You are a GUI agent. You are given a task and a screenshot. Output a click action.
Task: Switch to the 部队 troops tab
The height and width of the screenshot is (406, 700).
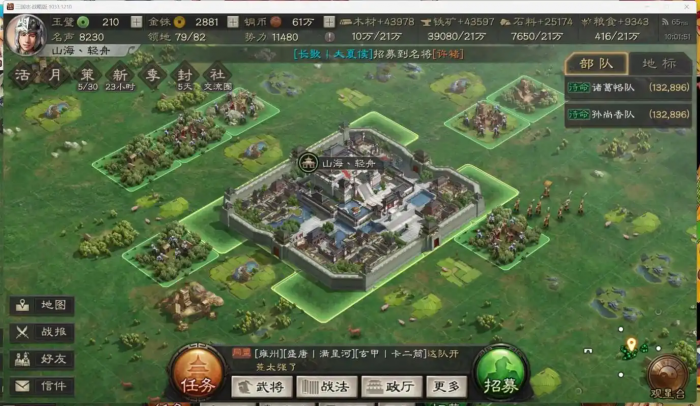[596, 64]
